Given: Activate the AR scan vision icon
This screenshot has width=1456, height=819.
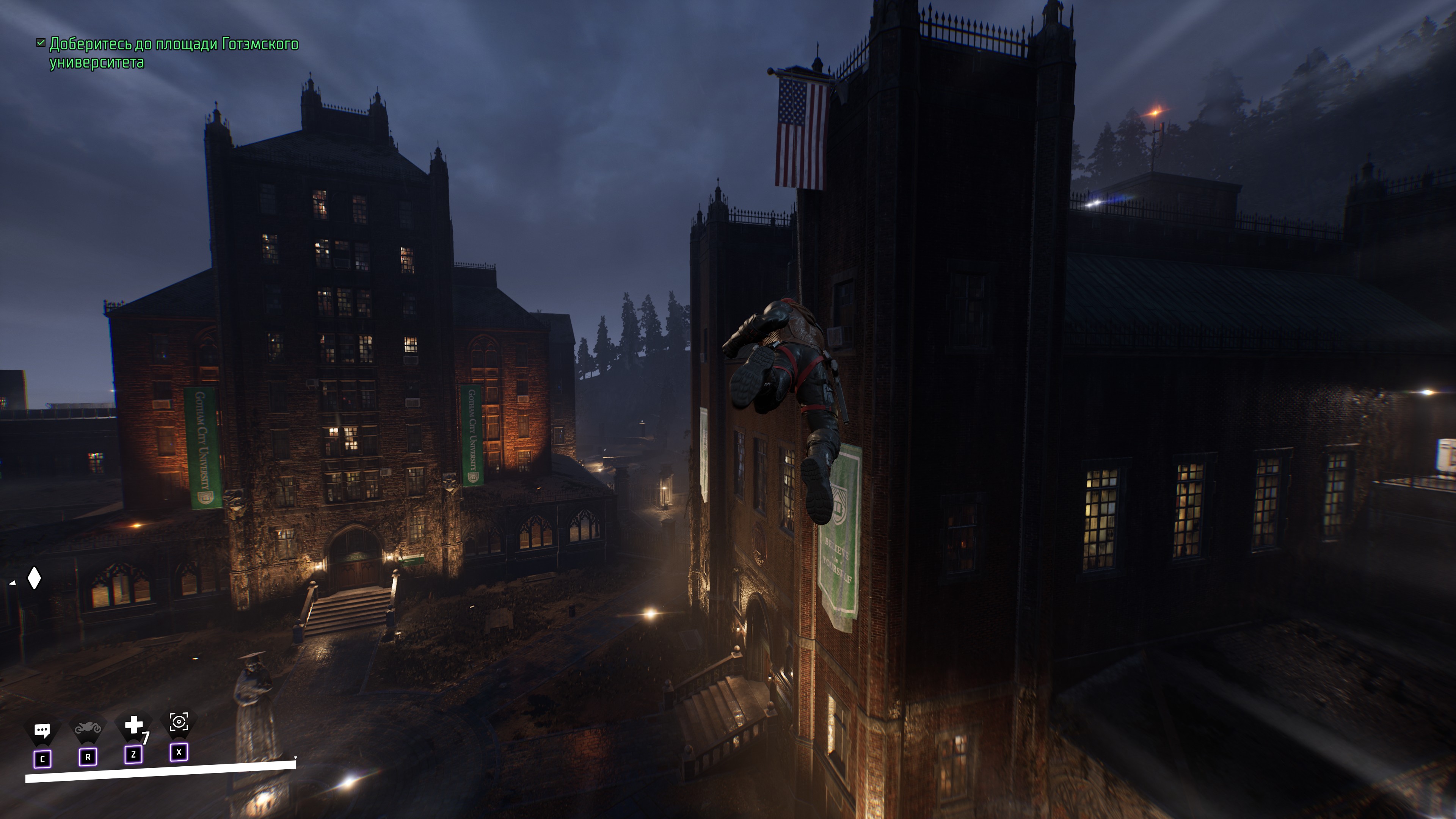Looking at the screenshot, I should (x=179, y=722).
